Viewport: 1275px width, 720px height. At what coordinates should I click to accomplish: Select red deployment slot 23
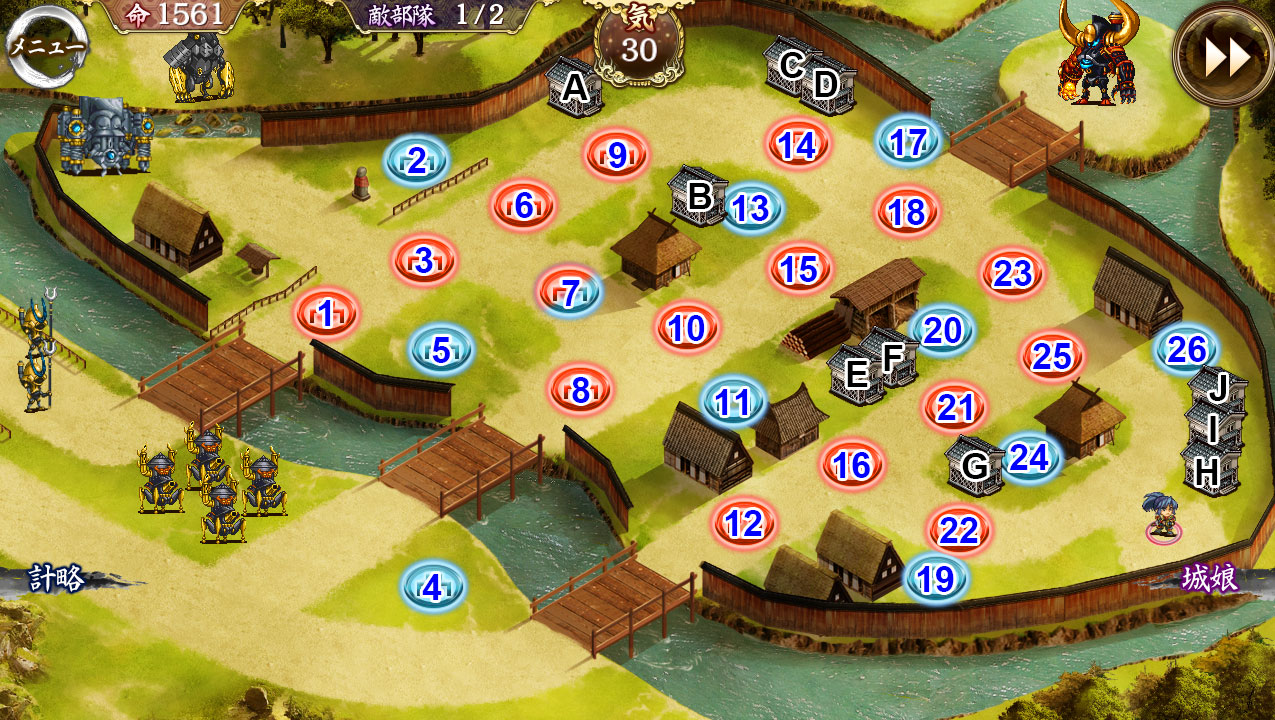point(1013,273)
